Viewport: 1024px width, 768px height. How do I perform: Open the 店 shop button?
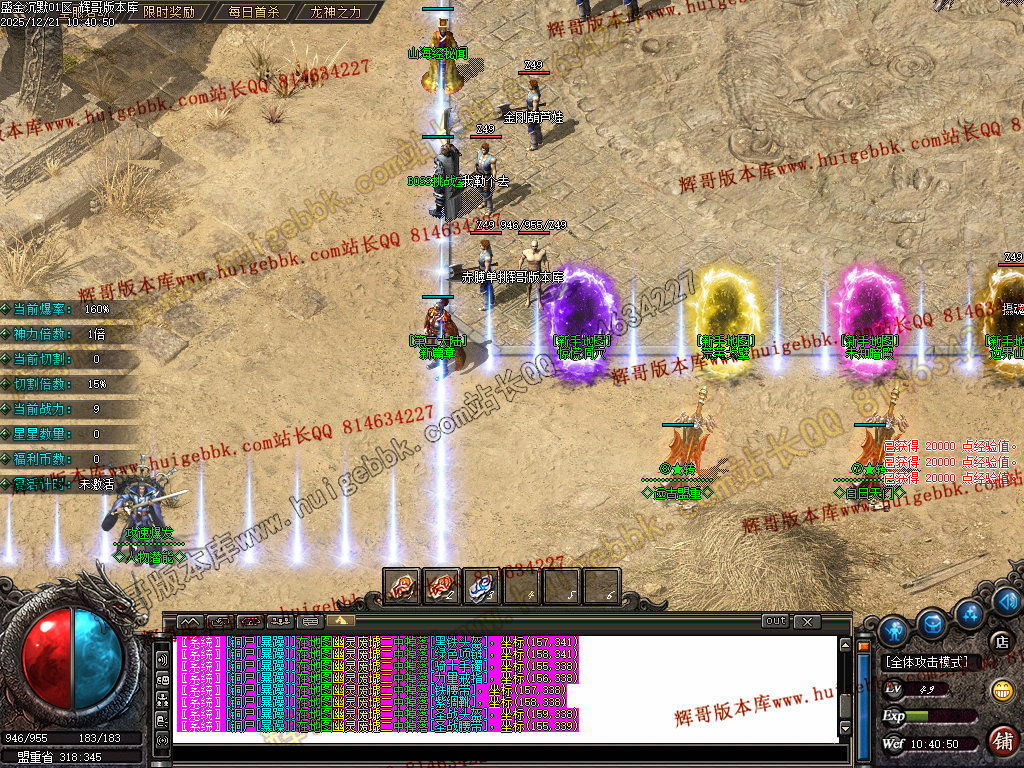click(1001, 641)
